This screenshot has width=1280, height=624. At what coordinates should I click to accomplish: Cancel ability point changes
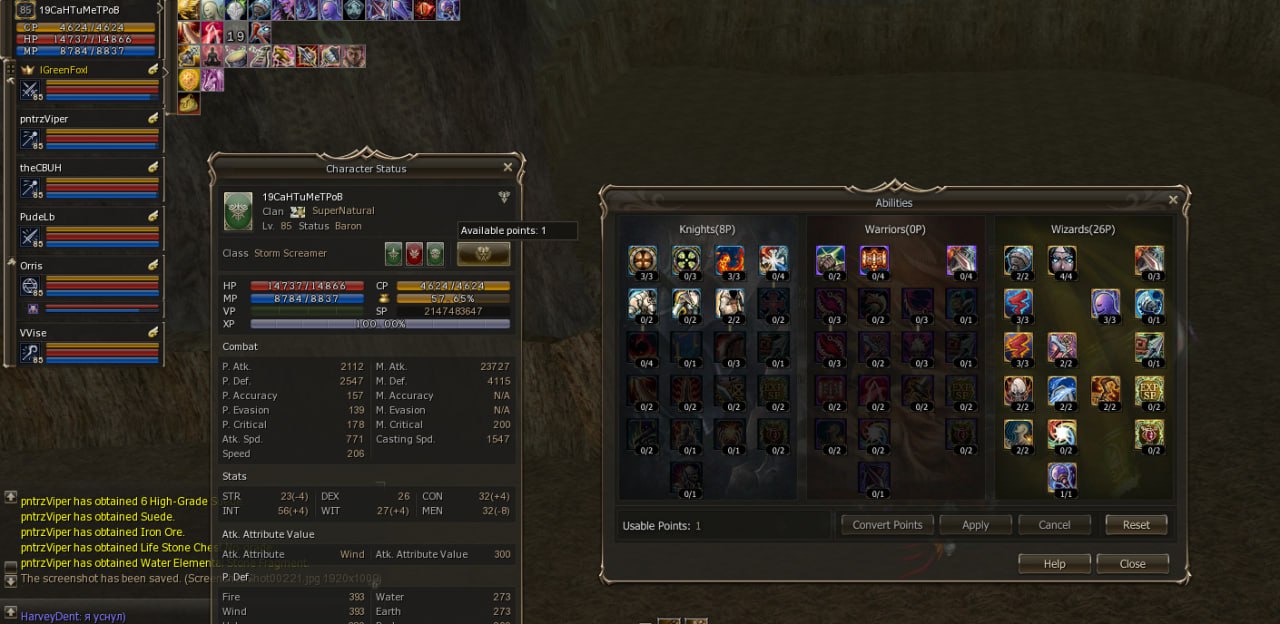(1054, 525)
